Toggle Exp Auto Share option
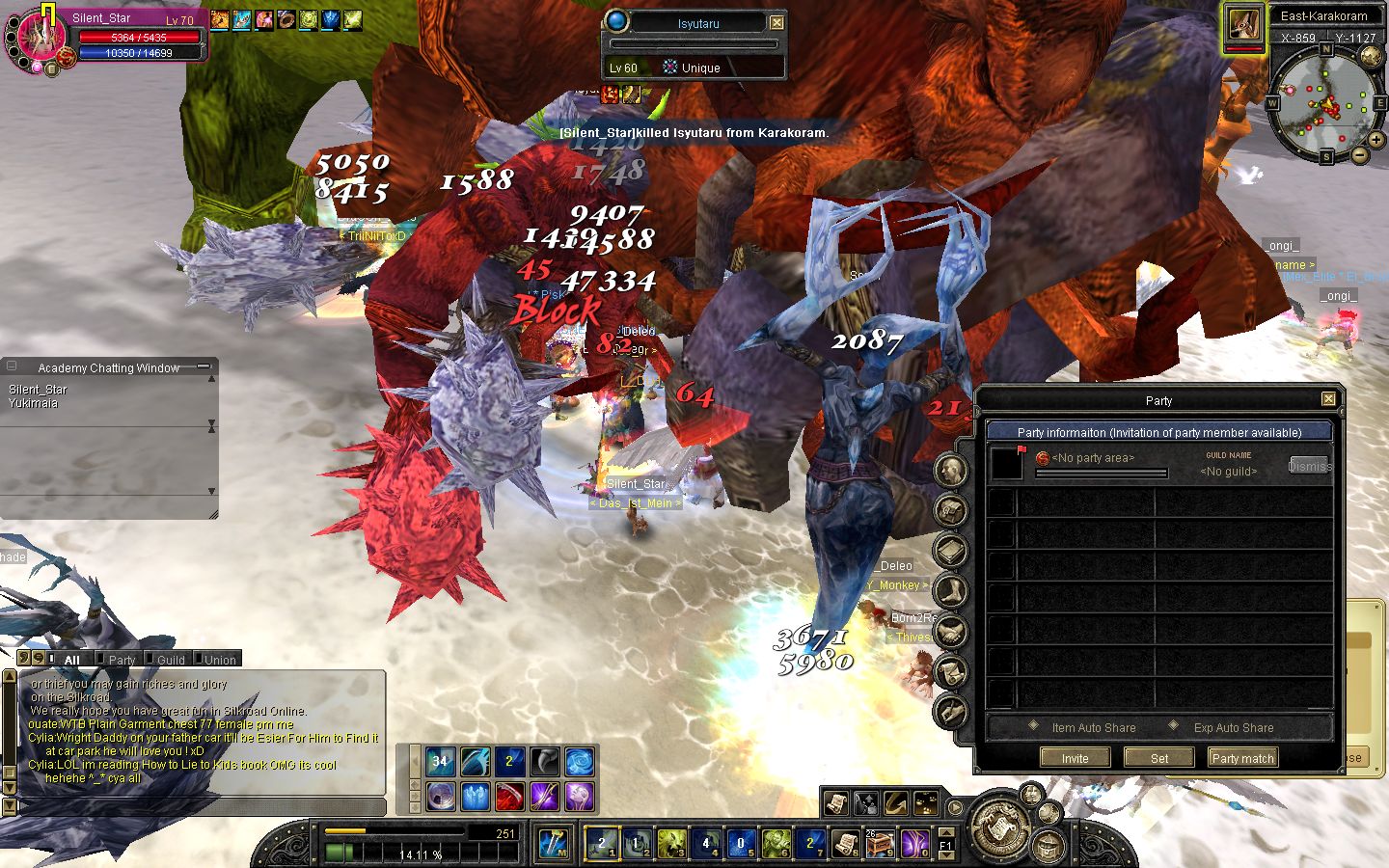1389x868 pixels. tap(1174, 726)
